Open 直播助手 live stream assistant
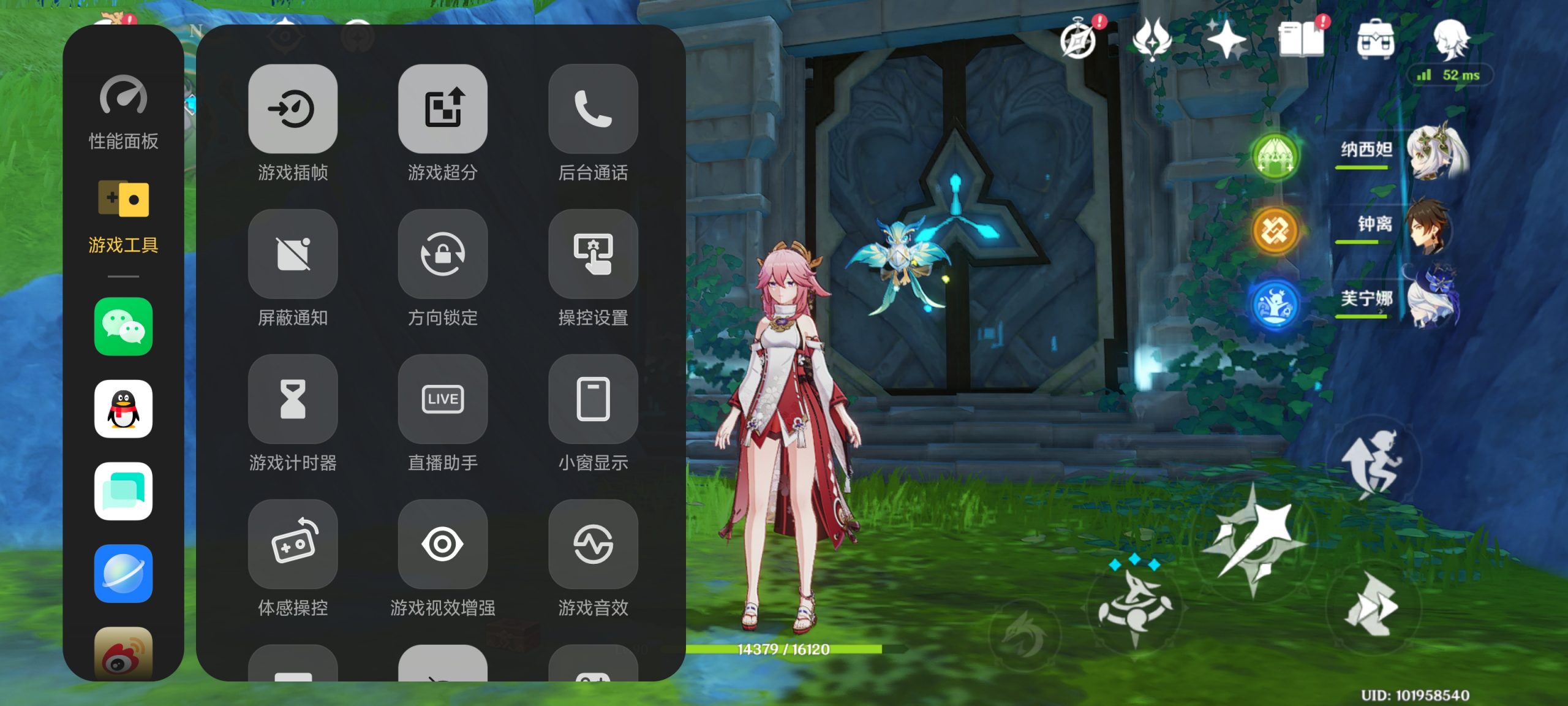1568x706 pixels. (442, 399)
